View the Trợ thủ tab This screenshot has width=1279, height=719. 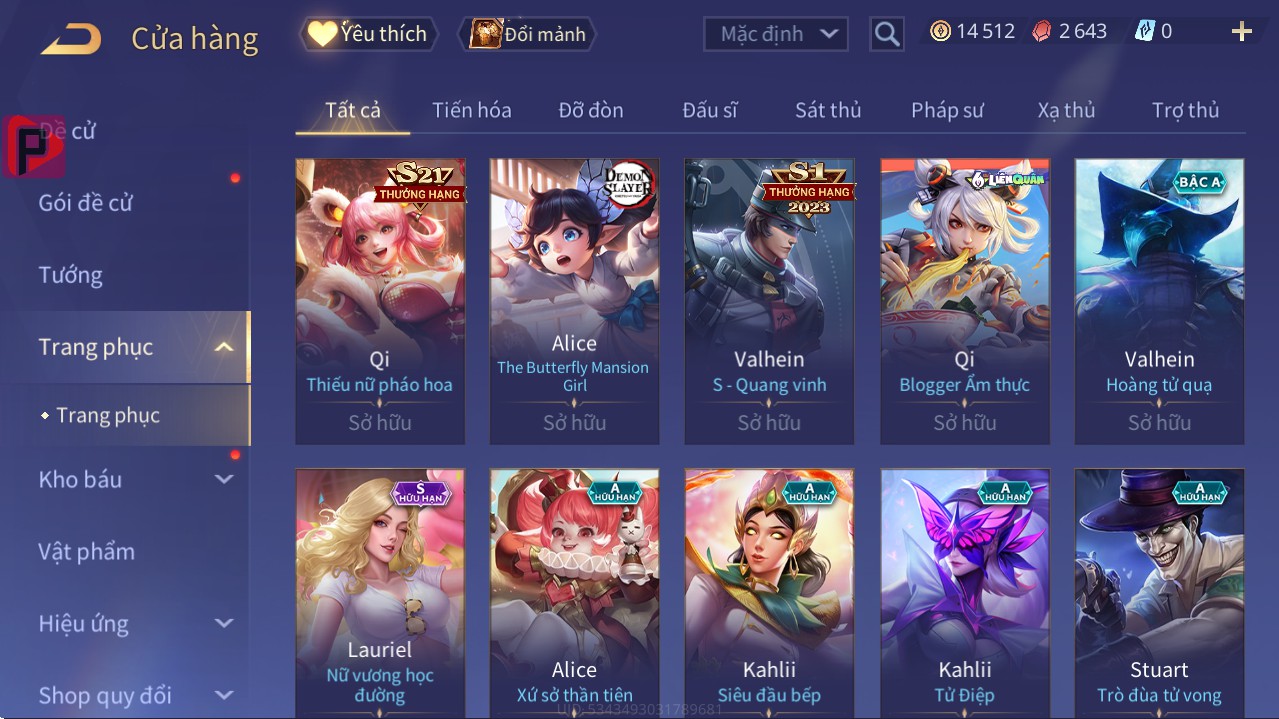click(x=1185, y=110)
